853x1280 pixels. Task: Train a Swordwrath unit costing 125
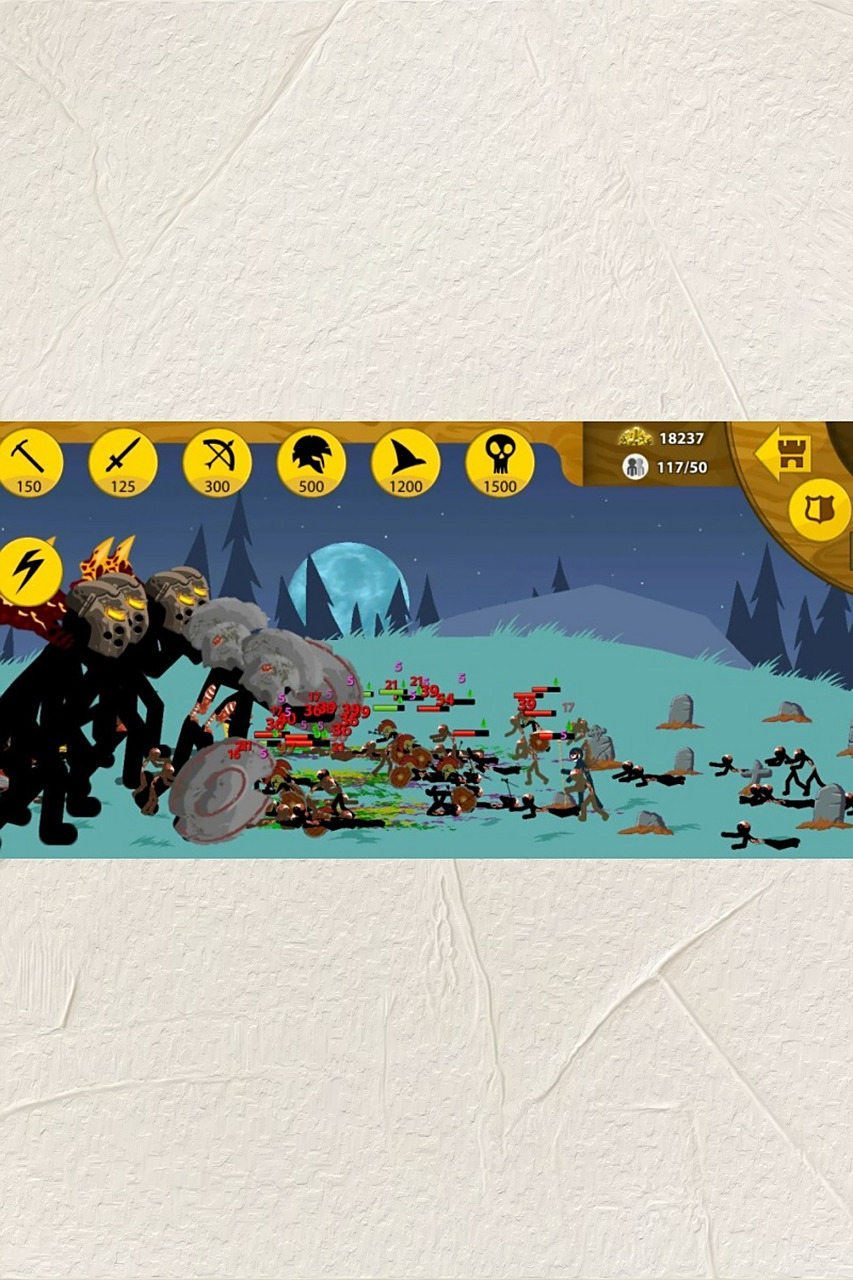tap(123, 463)
